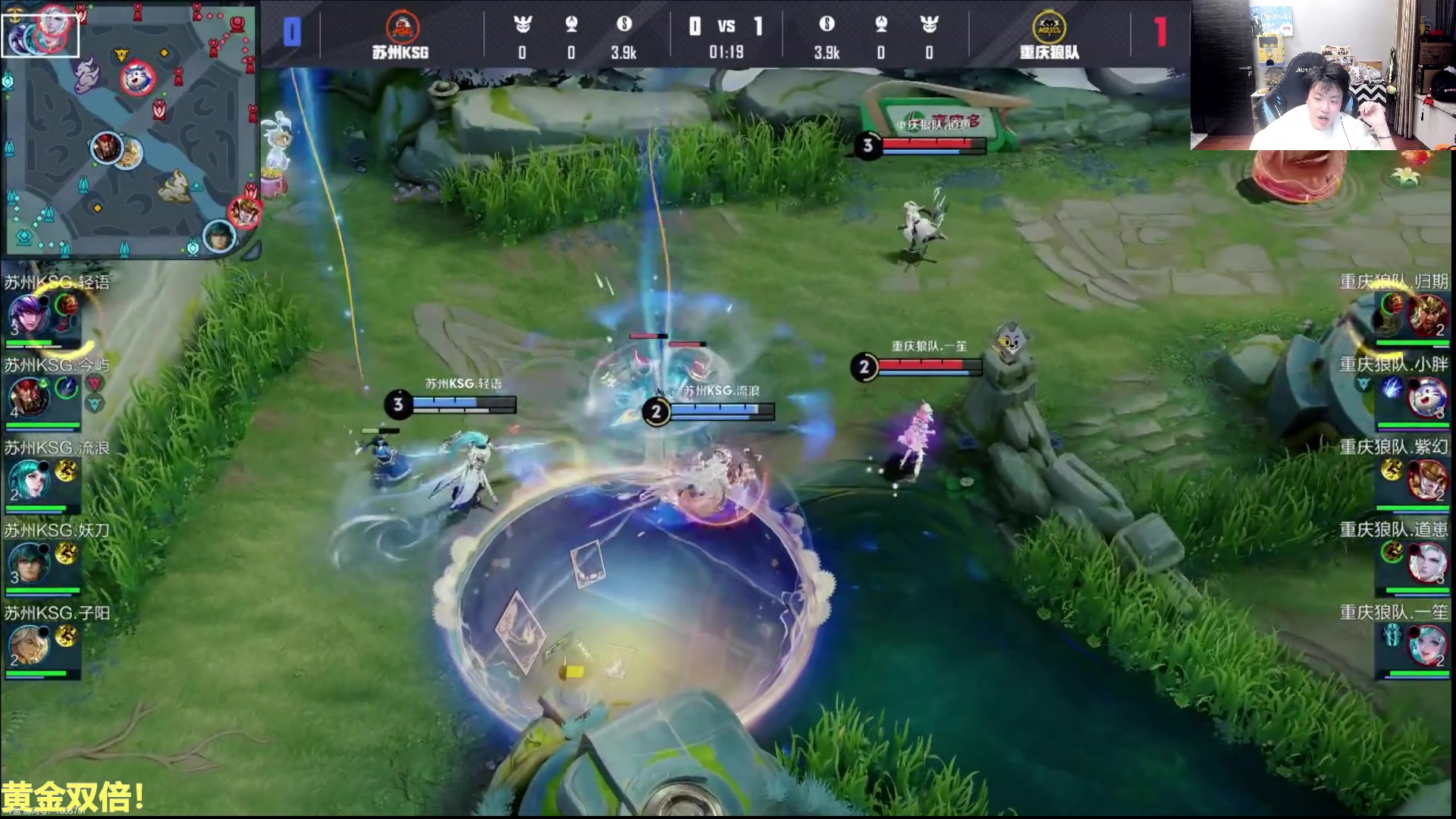Viewport: 1456px width, 819px height.
Task: Select 重庆狼队.一笙's hero portrait
Action: tap(1427, 645)
